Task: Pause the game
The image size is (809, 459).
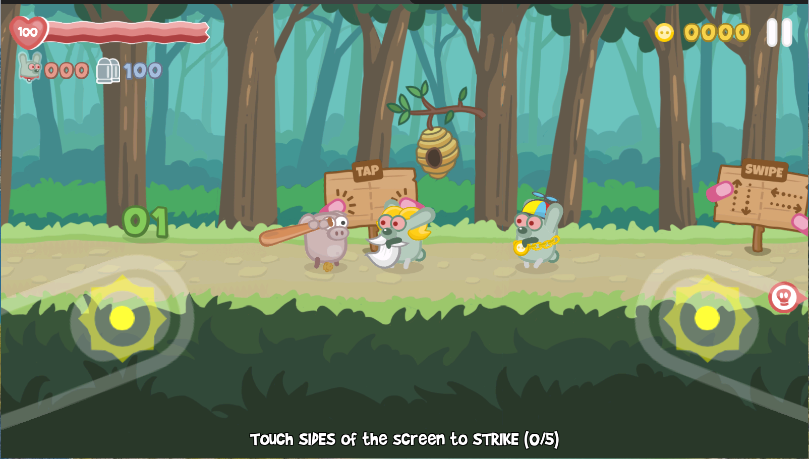Action: coord(779,33)
